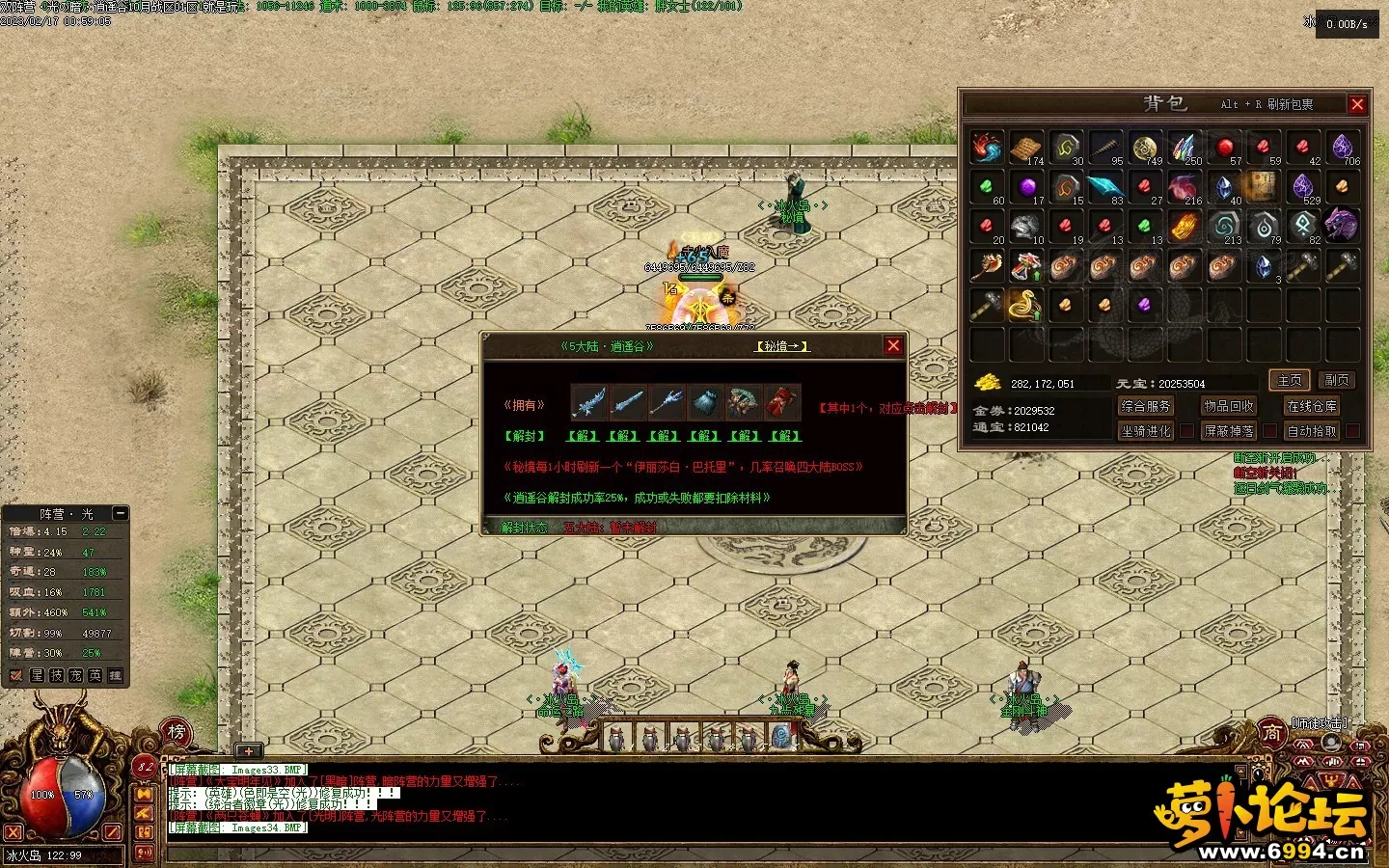Open the 商 shop button
1389x868 pixels.
(1271, 733)
